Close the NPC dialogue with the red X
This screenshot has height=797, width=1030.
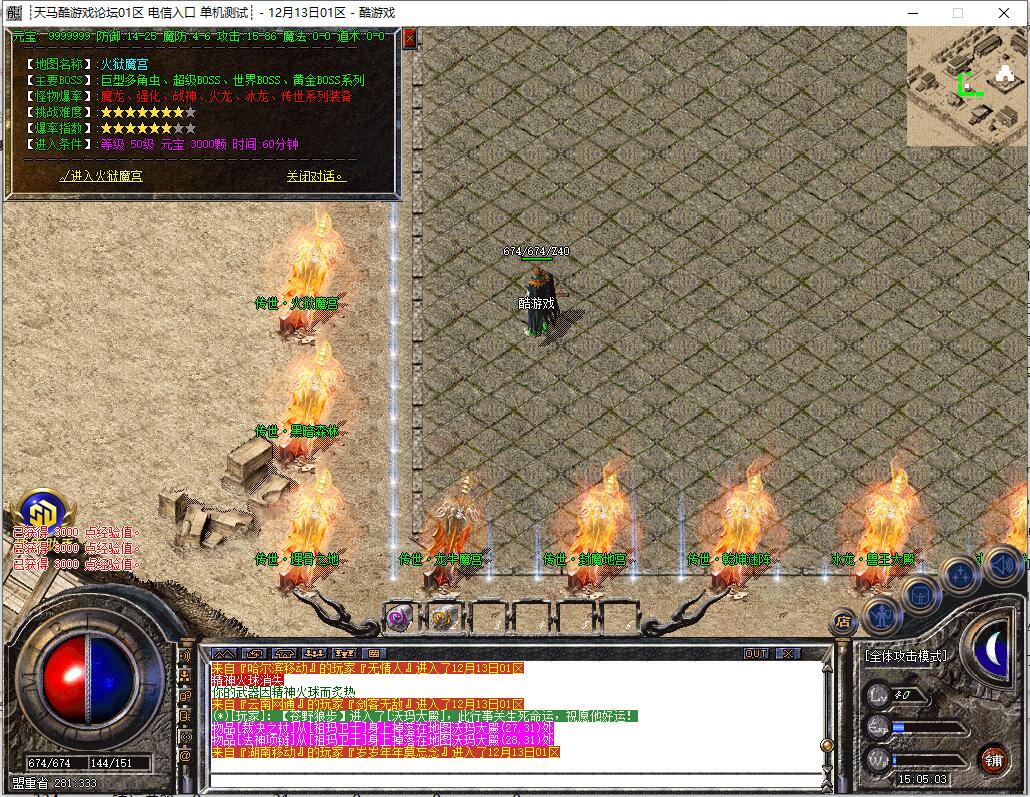pos(409,39)
